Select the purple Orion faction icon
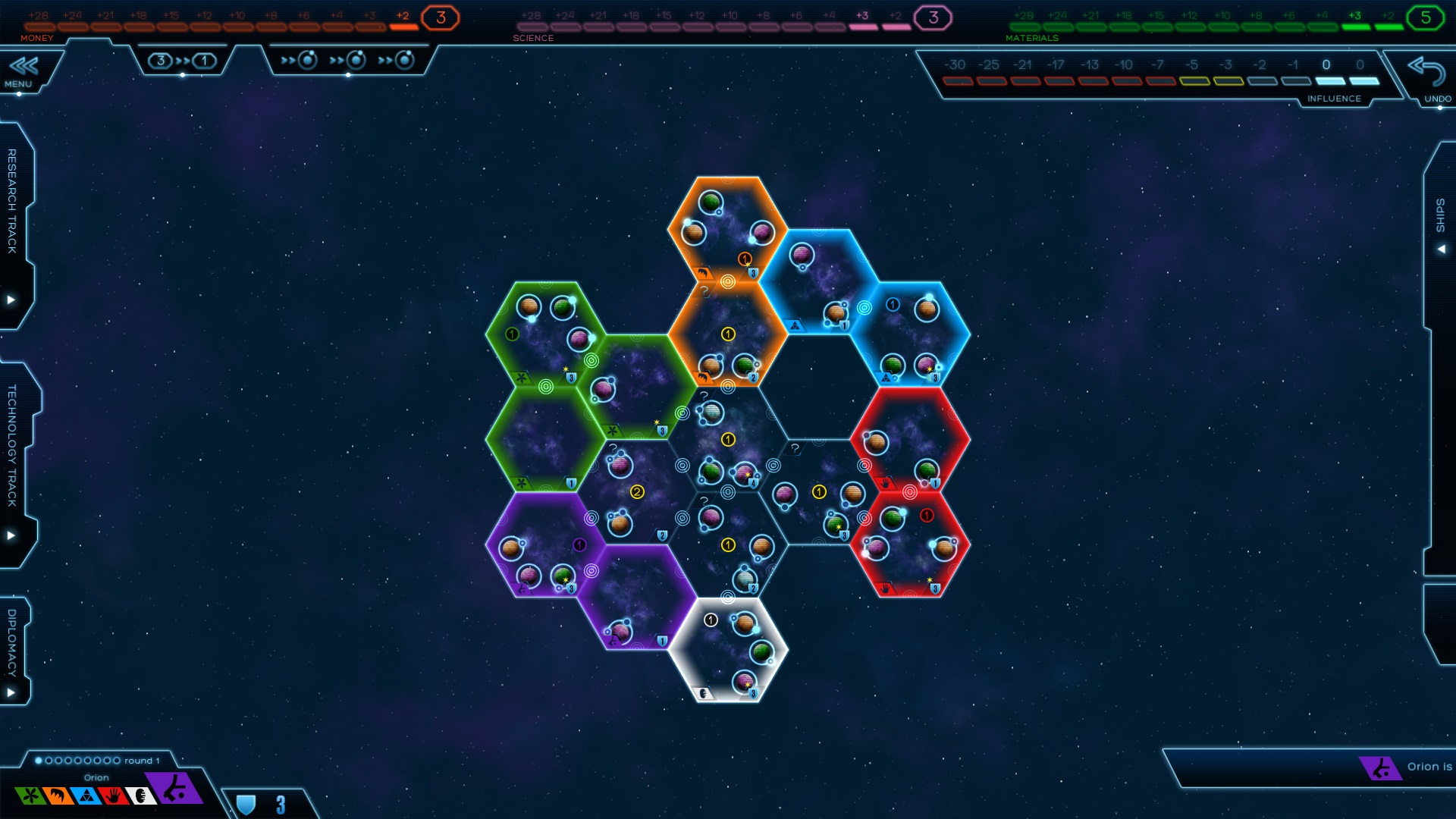The width and height of the screenshot is (1456, 819). 175,789
